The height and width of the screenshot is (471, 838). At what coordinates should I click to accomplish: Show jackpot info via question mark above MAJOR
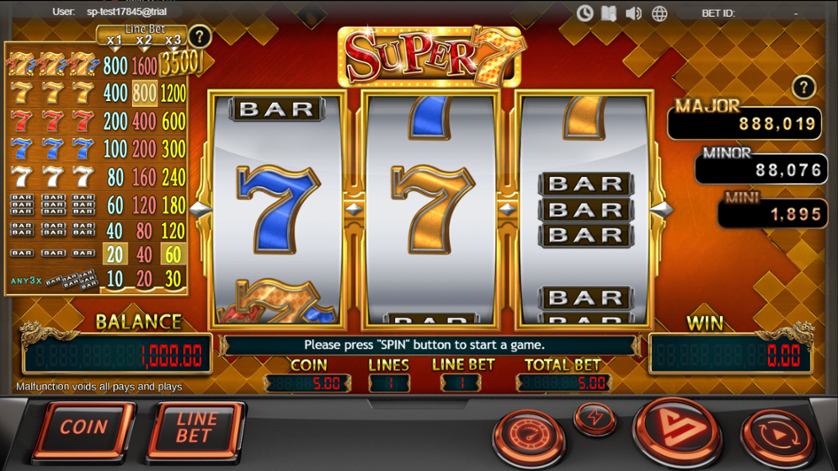[800, 87]
